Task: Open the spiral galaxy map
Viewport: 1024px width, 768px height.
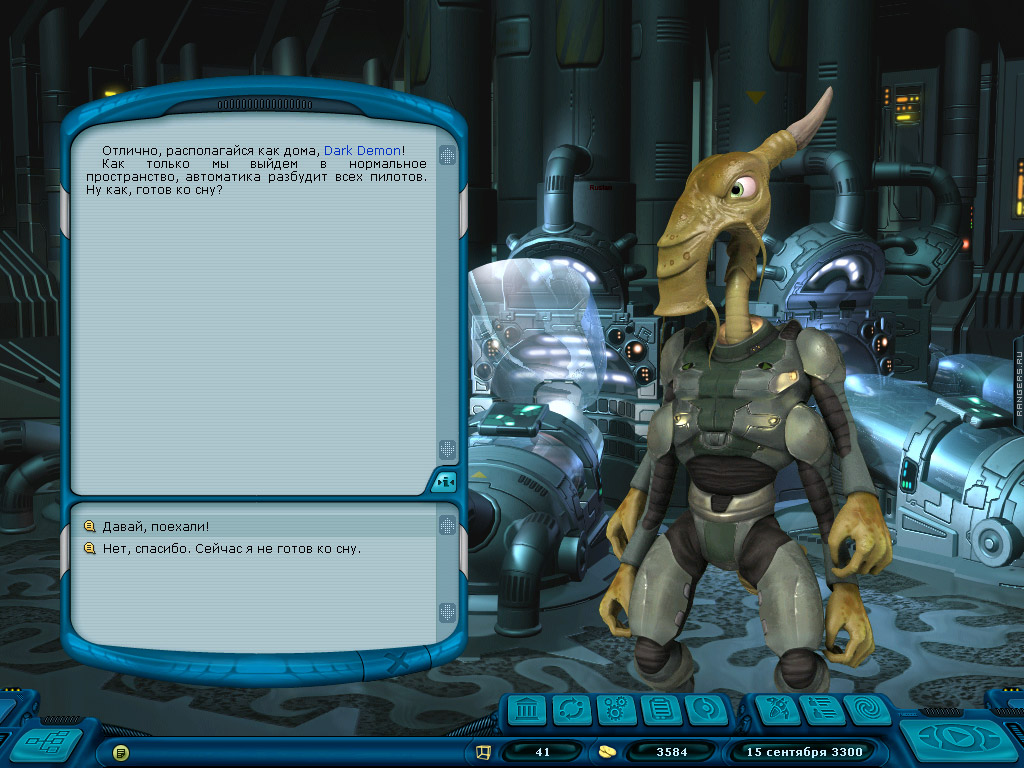Action: (x=866, y=710)
